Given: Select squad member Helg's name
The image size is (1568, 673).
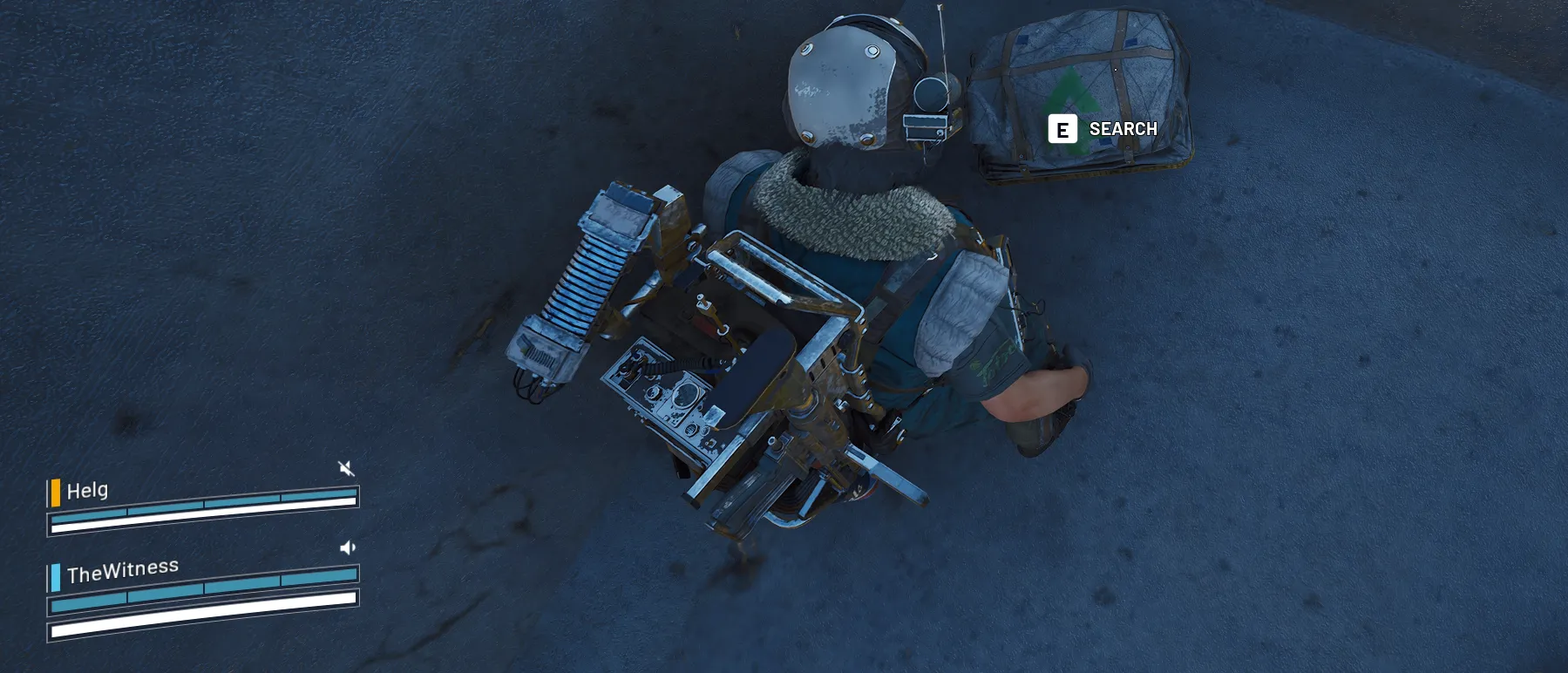Looking at the screenshot, I should 87,491.
